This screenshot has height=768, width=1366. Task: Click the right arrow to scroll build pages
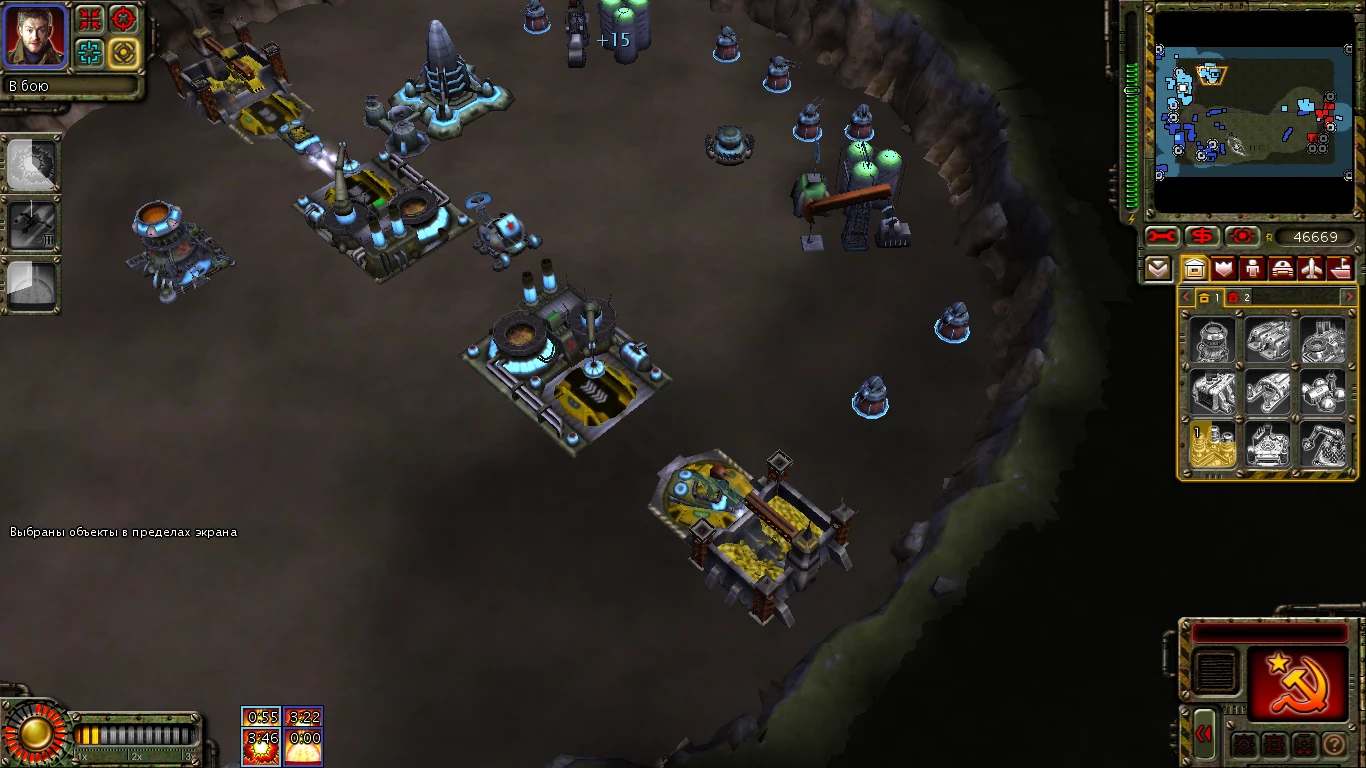(1349, 296)
